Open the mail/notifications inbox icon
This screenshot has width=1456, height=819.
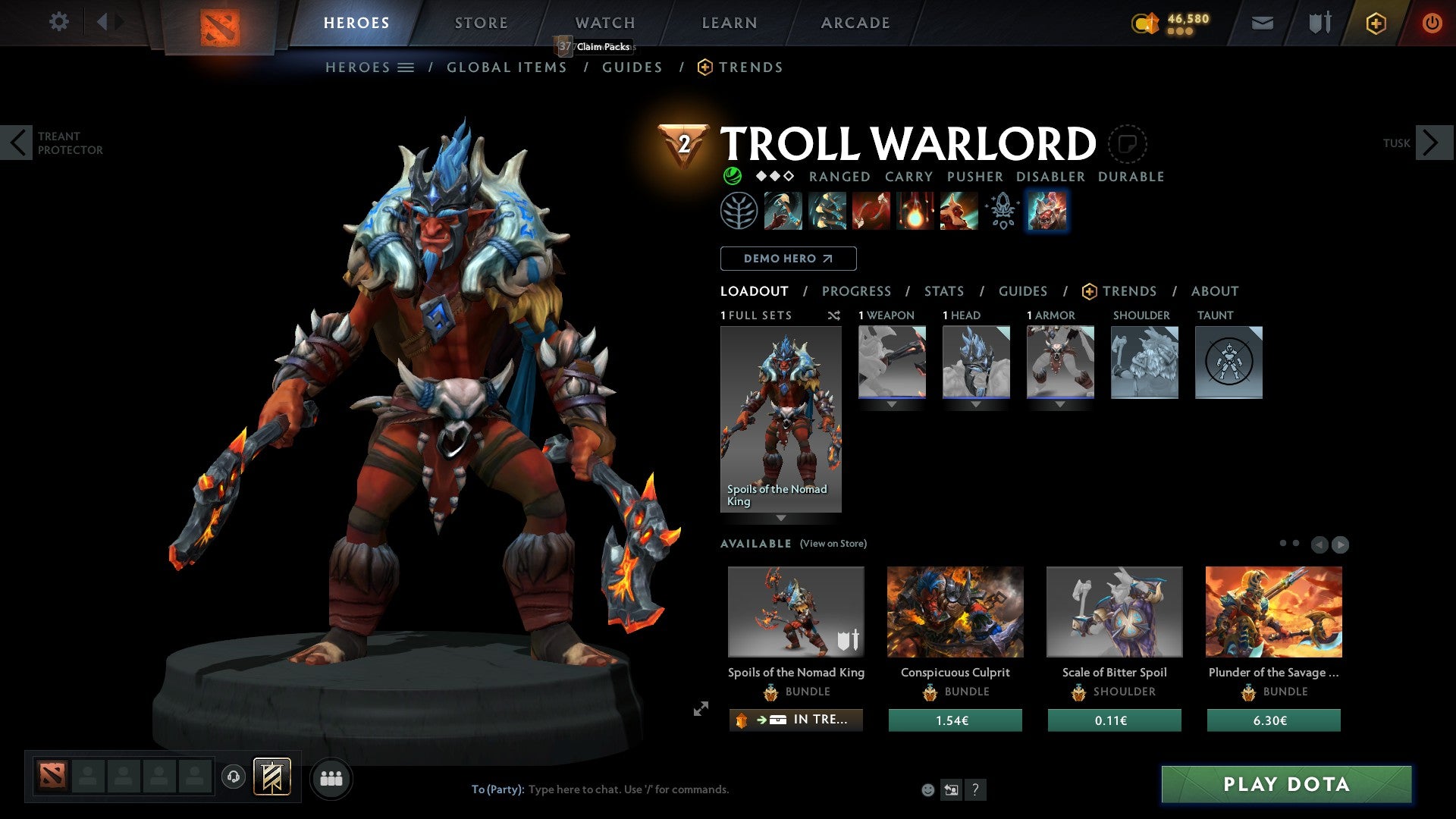click(1263, 23)
